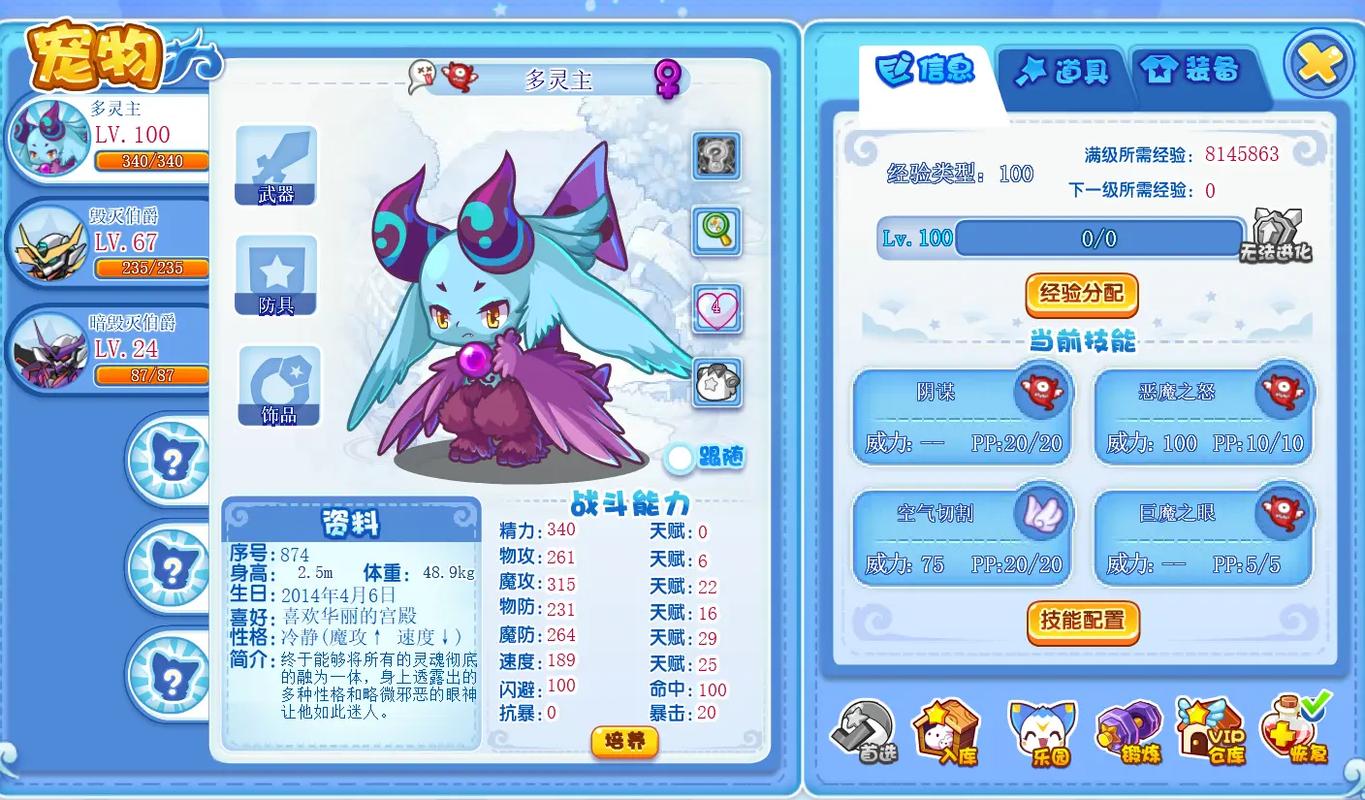Open the 技能配置 skill configuration button
The width and height of the screenshot is (1365, 800).
tap(1083, 622)
